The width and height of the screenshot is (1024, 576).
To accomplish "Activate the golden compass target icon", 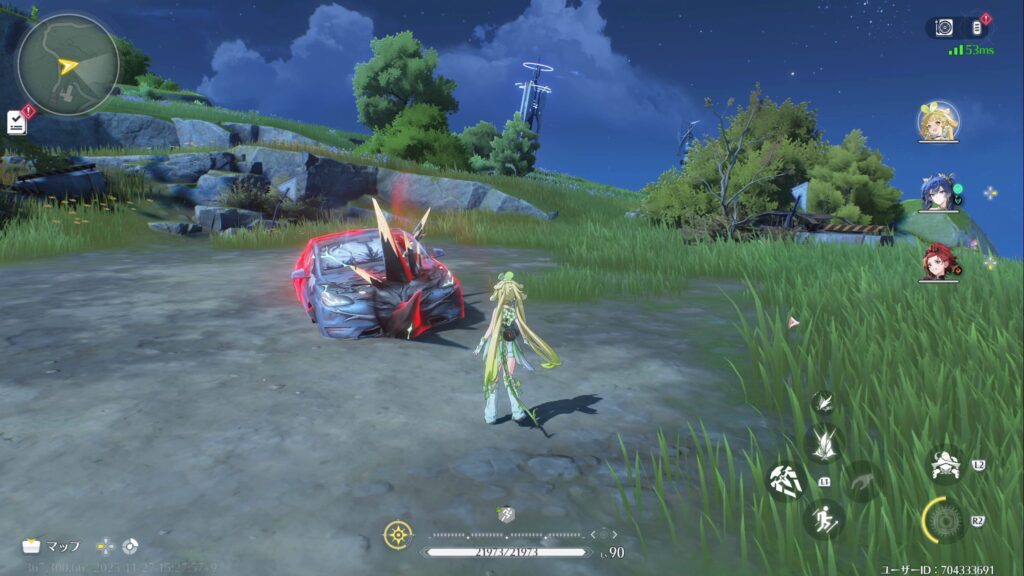I will tap(397, 535).
